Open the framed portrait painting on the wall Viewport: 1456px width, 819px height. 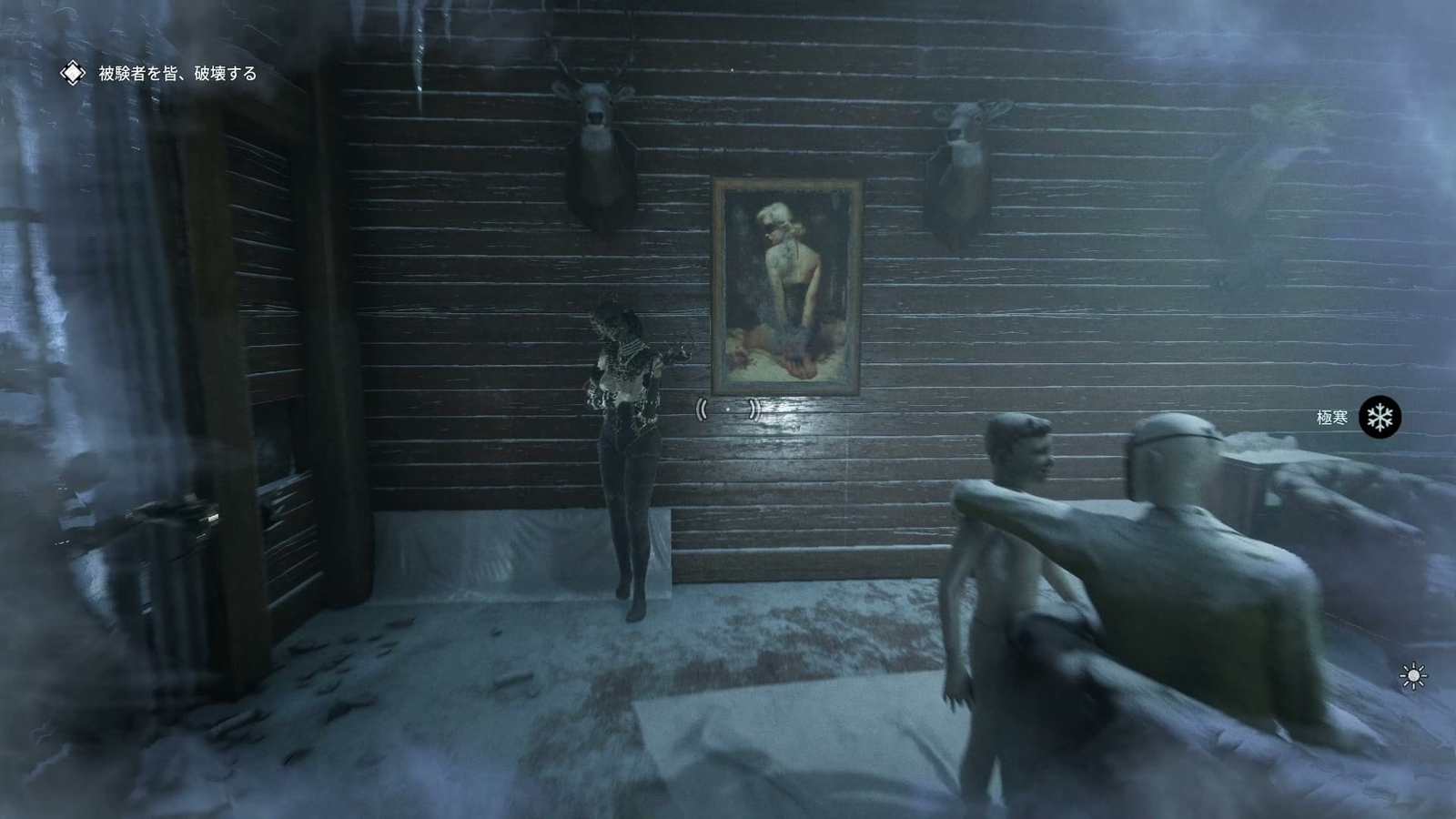pos(788,287)
